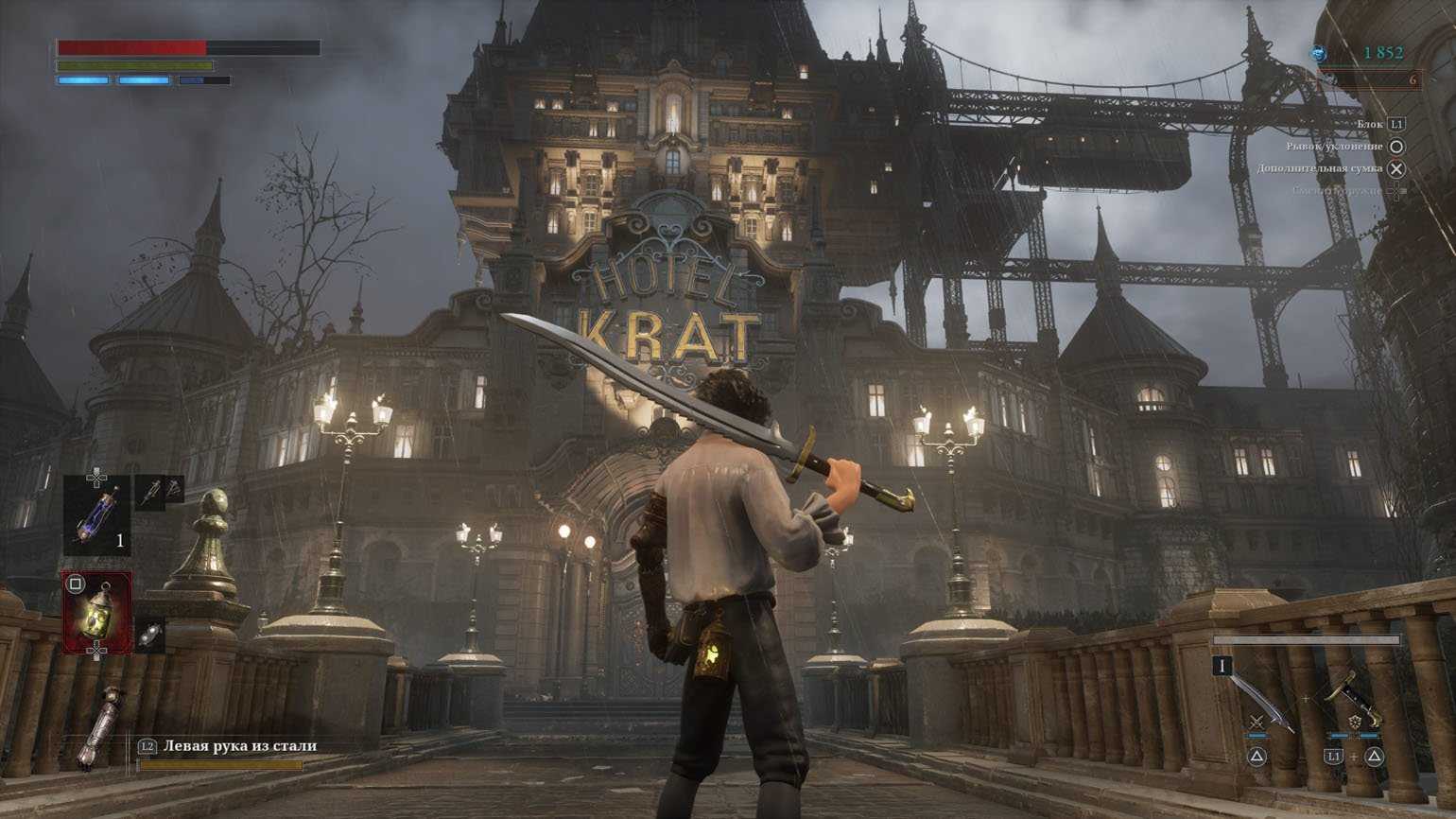Click the shield Fable Art icon
Image resolution: width=1456 pixels, height=819 pixels.
pyautogui.click(x=1353, y=723)
